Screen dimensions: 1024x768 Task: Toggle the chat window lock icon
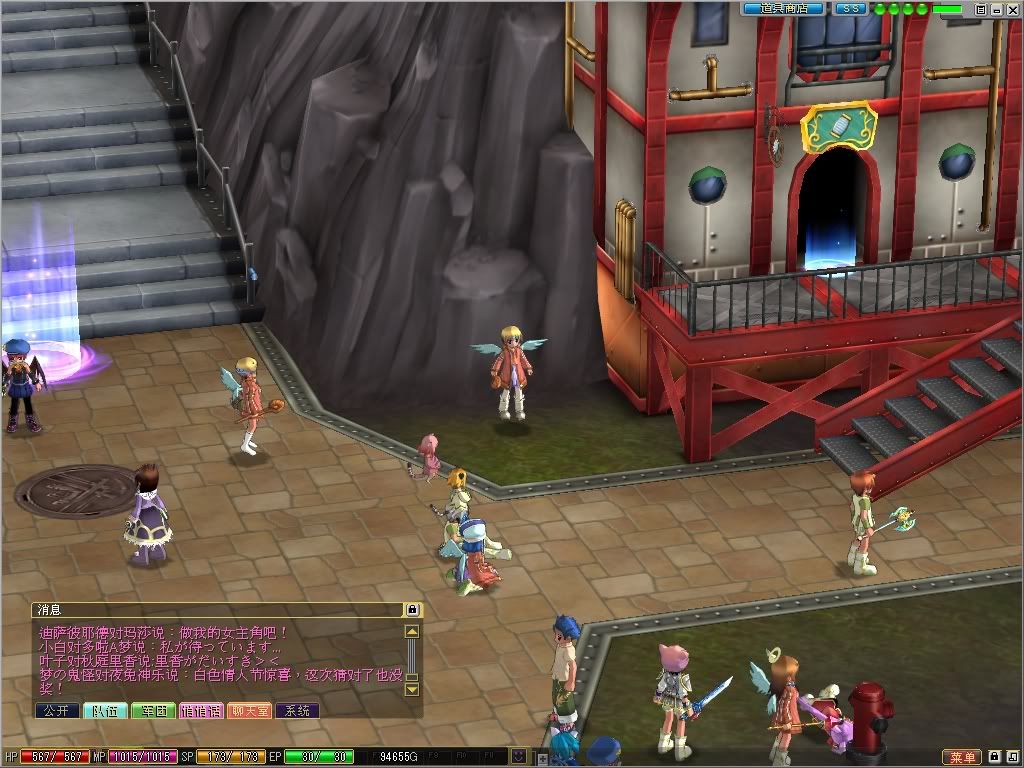[x=412, y=609]
